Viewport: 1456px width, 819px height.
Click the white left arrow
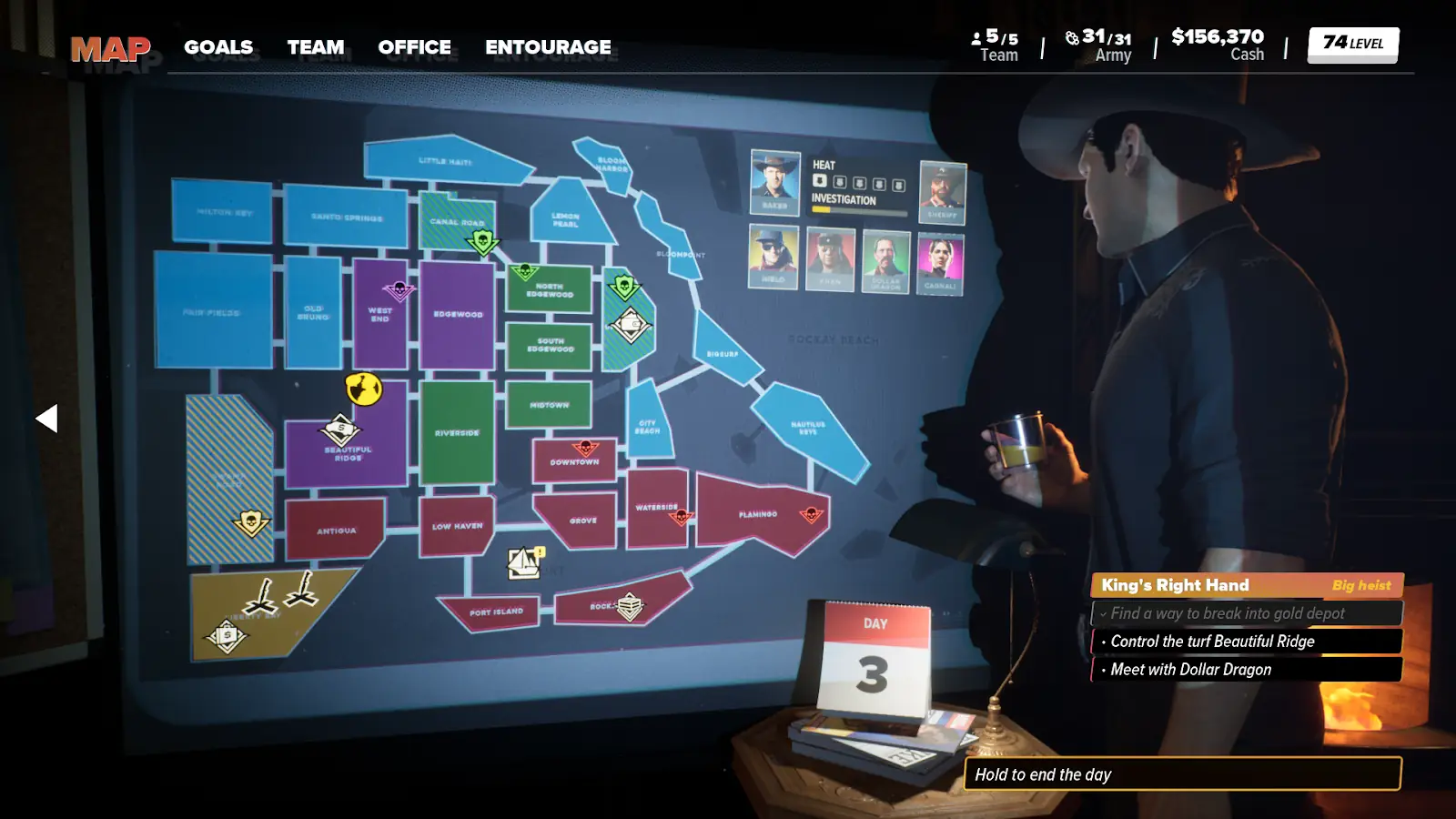coord(46,419)
